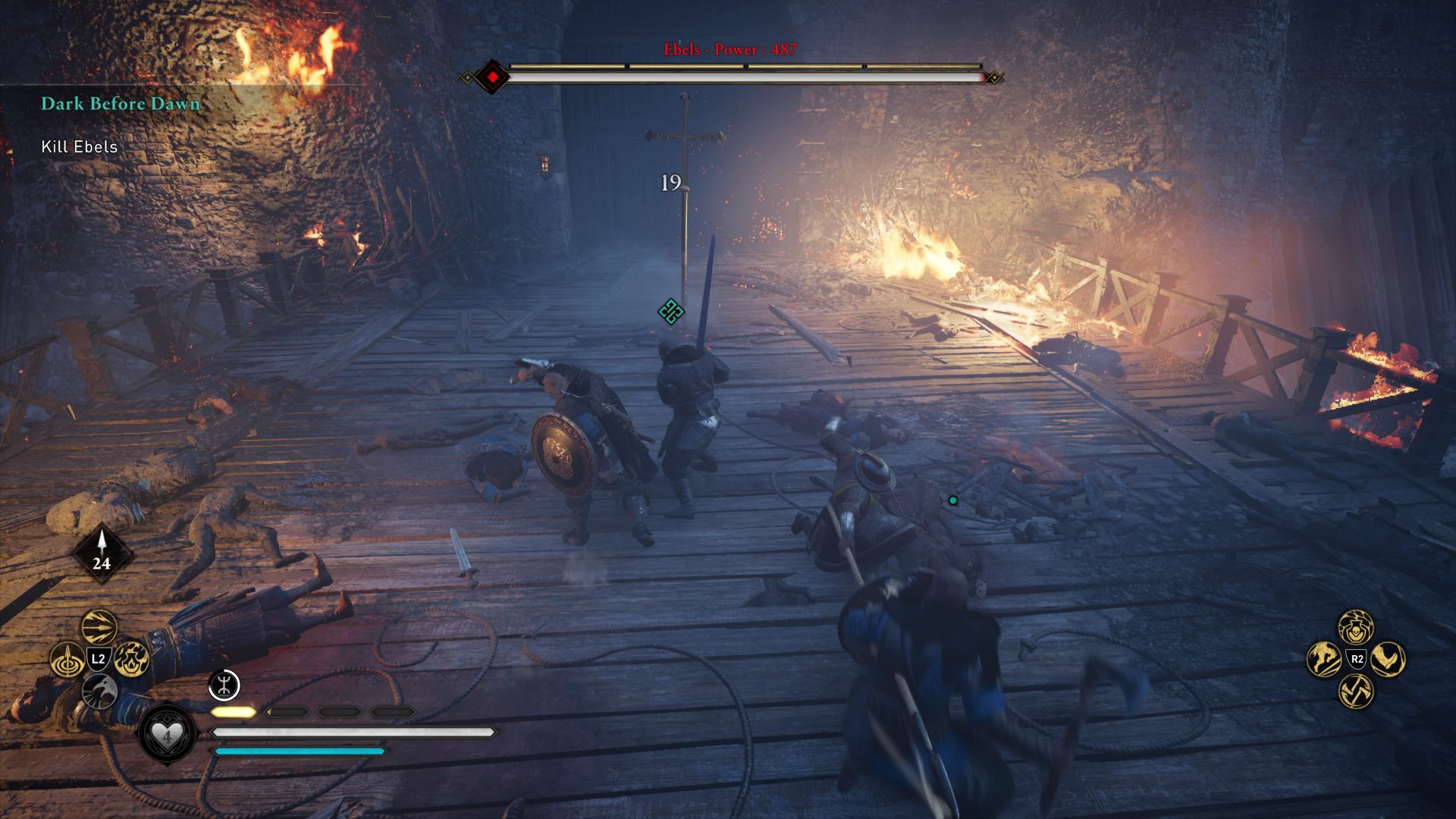This screenshot has width=1456, height=819.
Task: Activate the kick ability icon near R2
Action: point(1389,658)
